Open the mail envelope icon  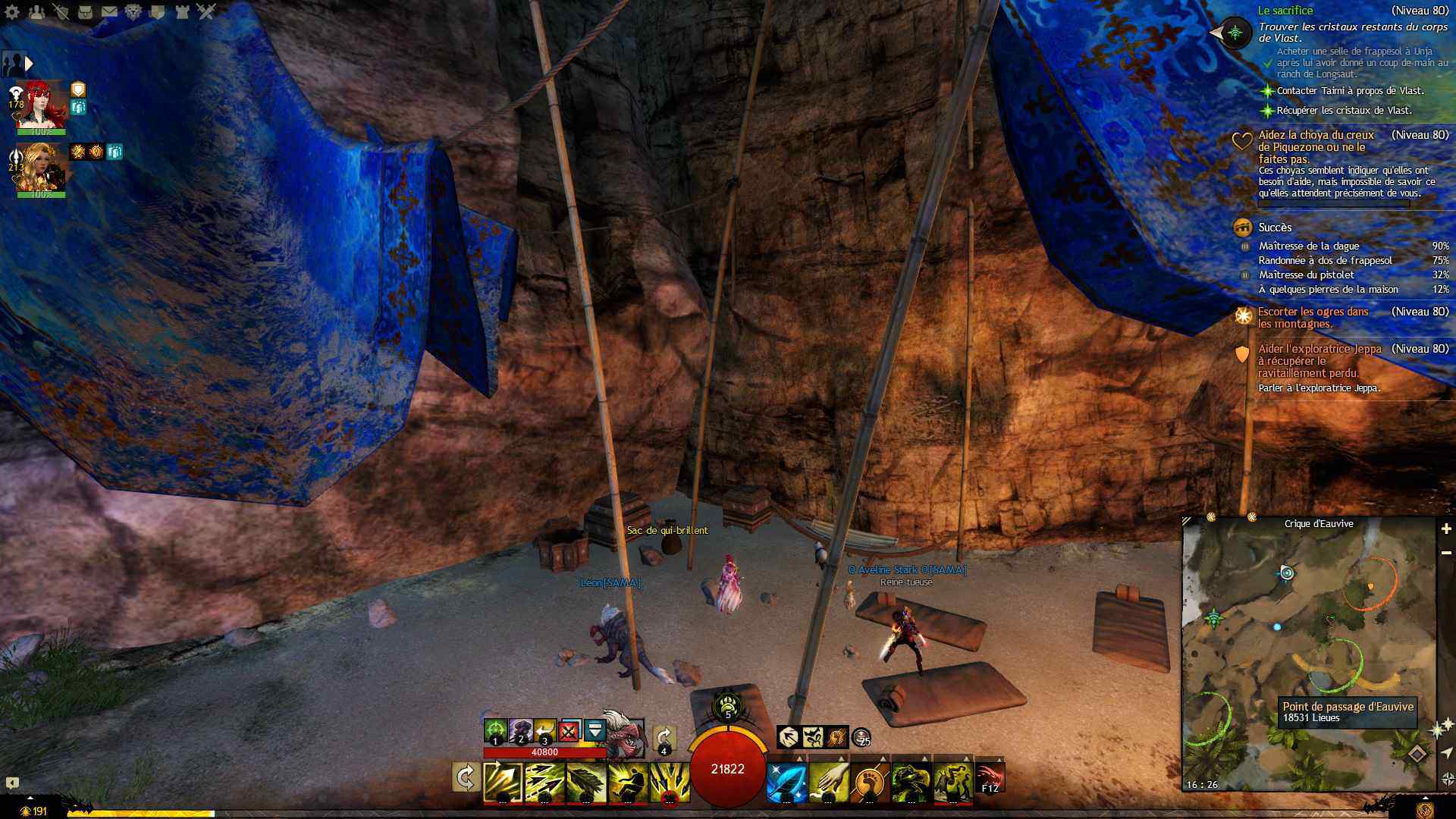(109, 11)
